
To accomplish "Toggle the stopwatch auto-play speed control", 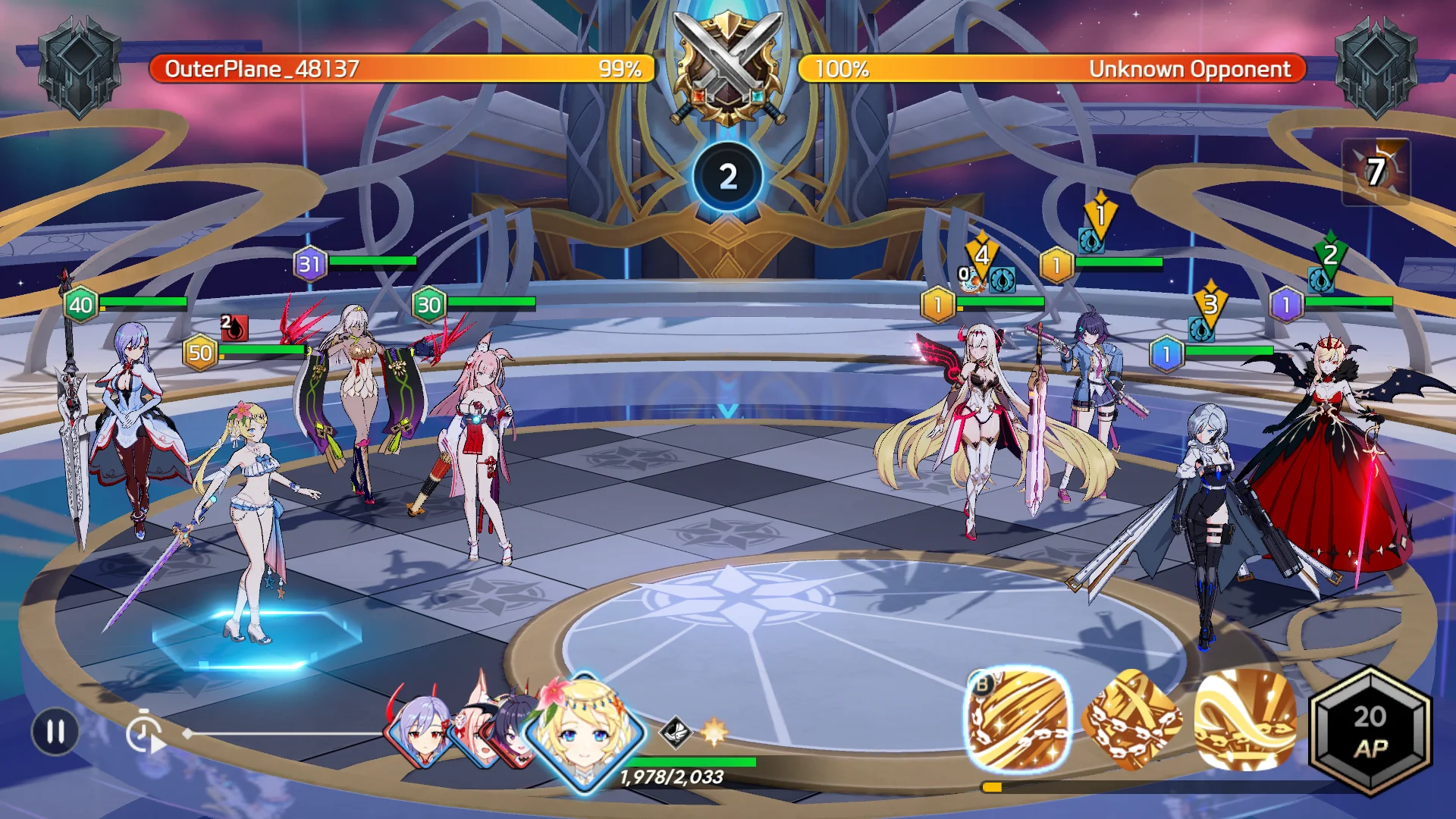I will coord(144,733).
